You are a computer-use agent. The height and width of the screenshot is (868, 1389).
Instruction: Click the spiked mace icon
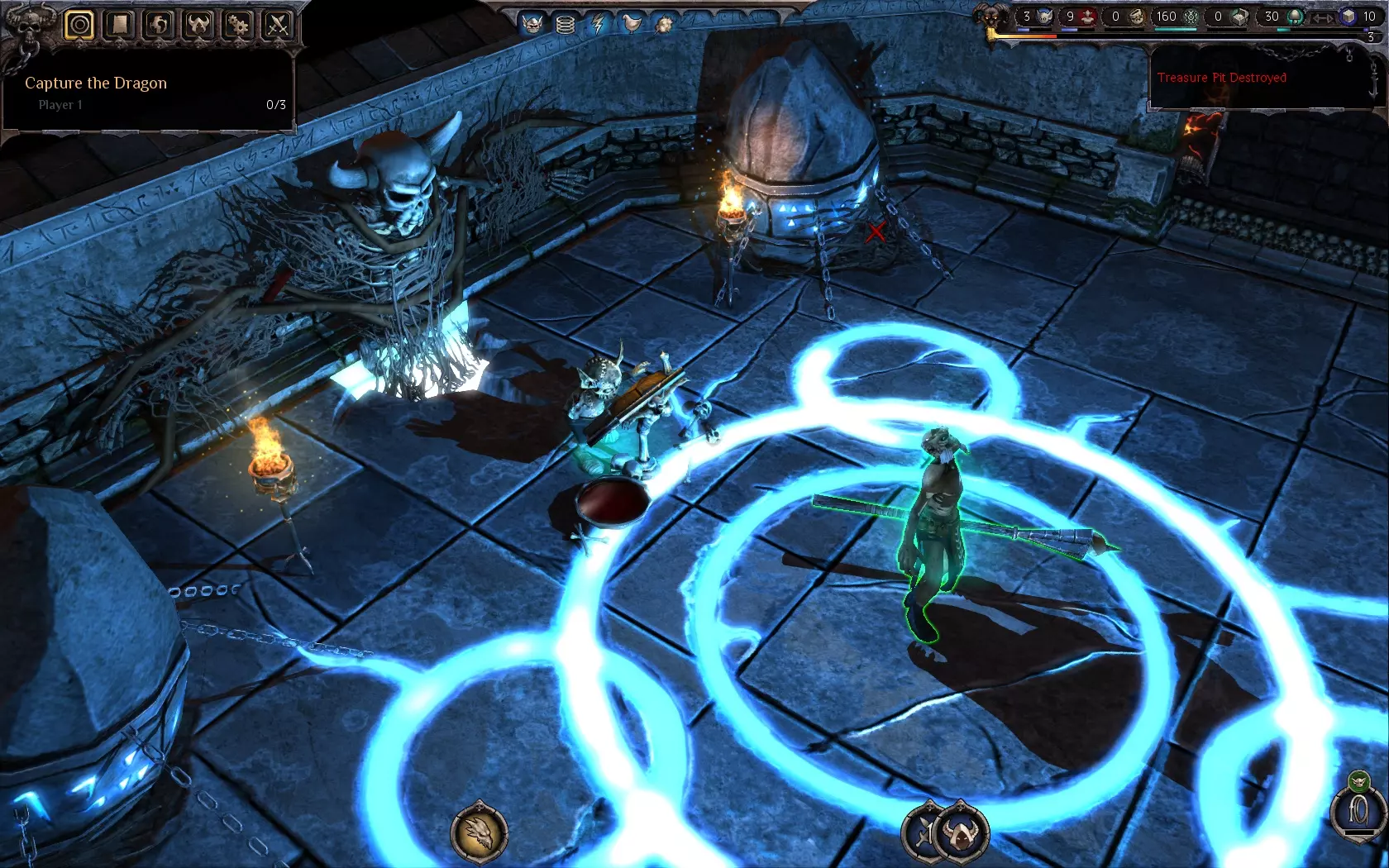click(x=664, y=24)
